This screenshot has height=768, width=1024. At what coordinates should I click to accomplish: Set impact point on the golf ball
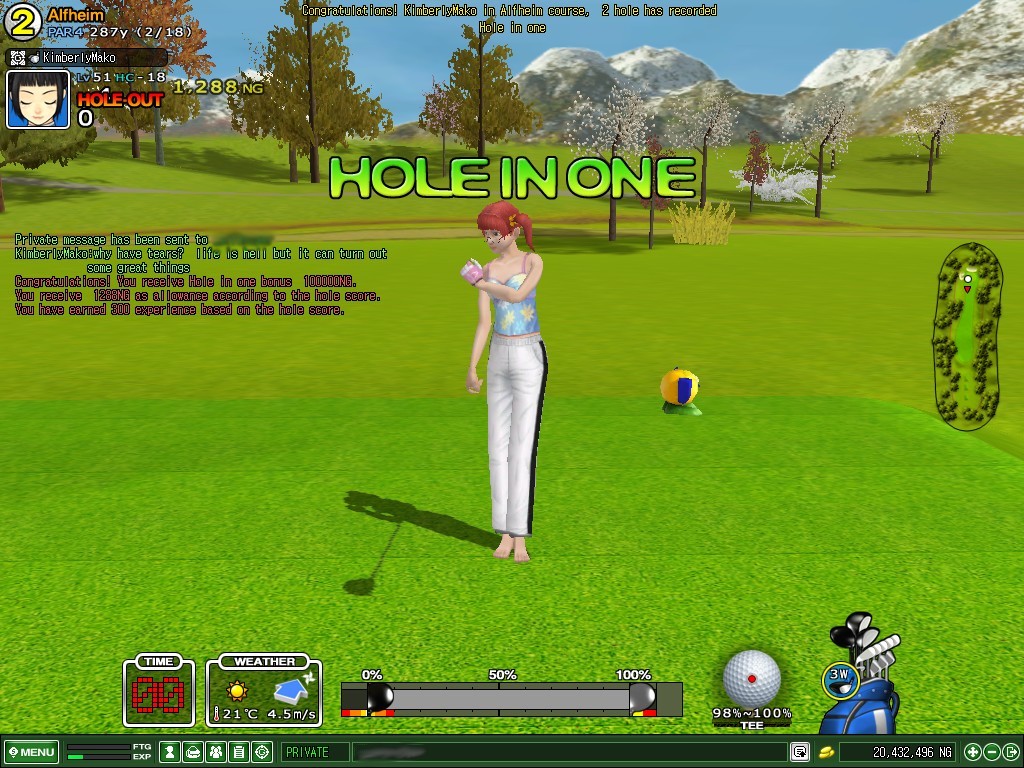pos(752,678)
